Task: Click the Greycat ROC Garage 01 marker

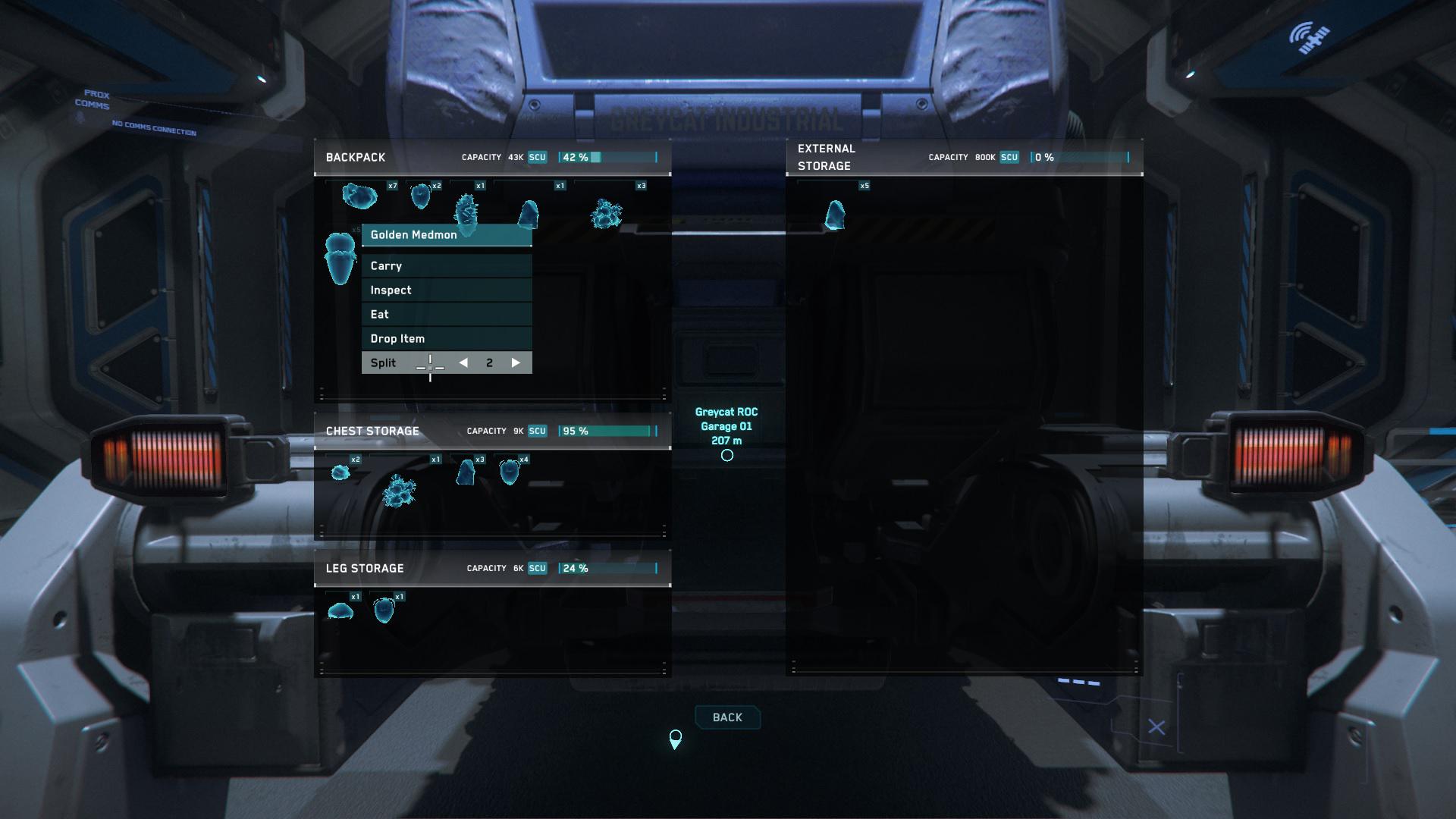Action: tap(726, 455)
